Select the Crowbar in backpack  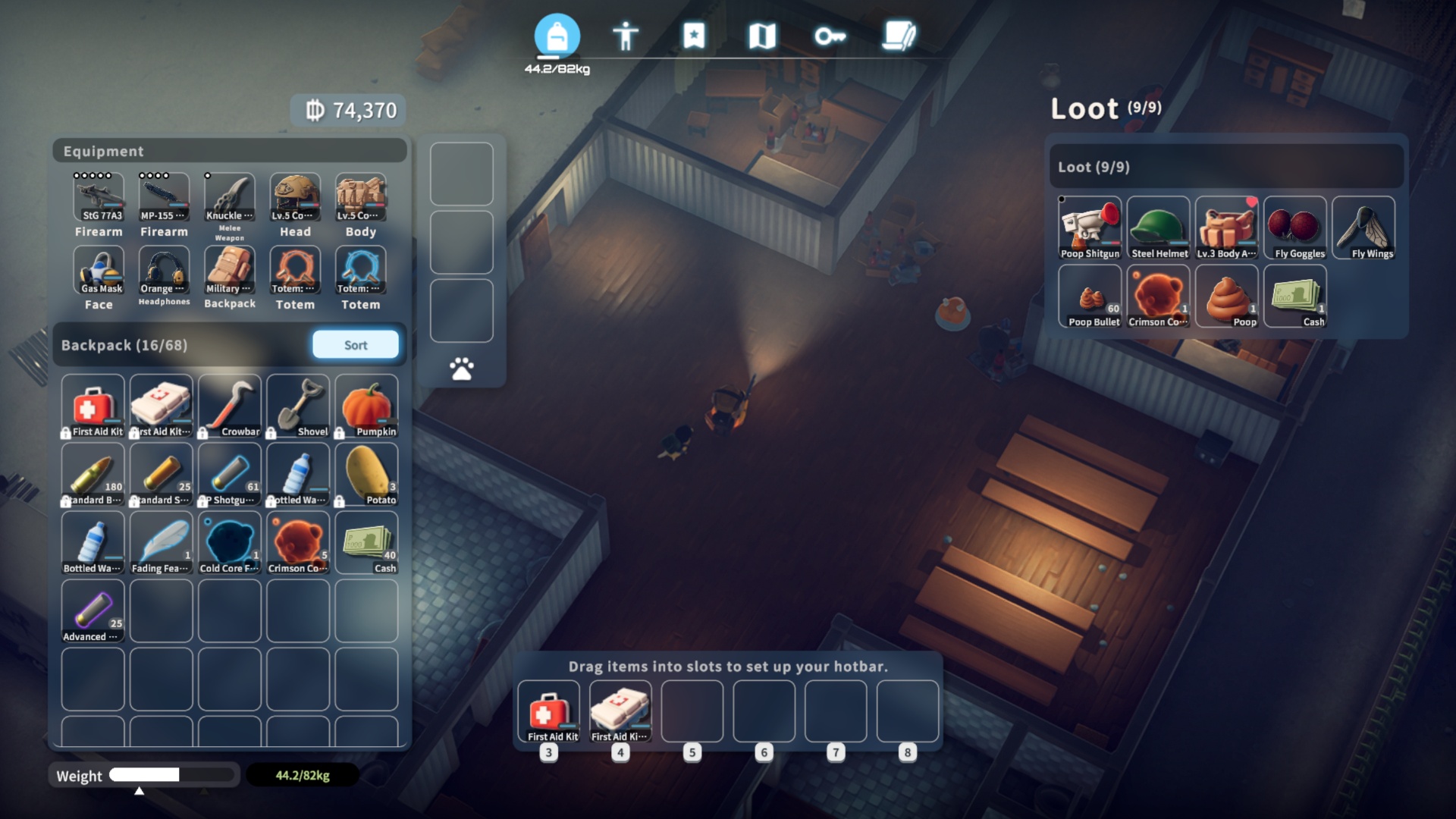230,406
